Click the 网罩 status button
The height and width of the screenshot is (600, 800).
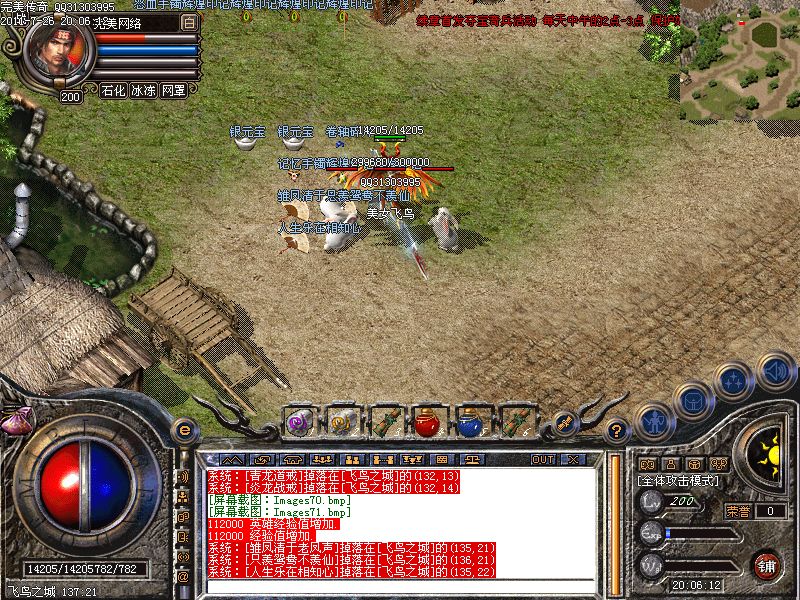173,90
